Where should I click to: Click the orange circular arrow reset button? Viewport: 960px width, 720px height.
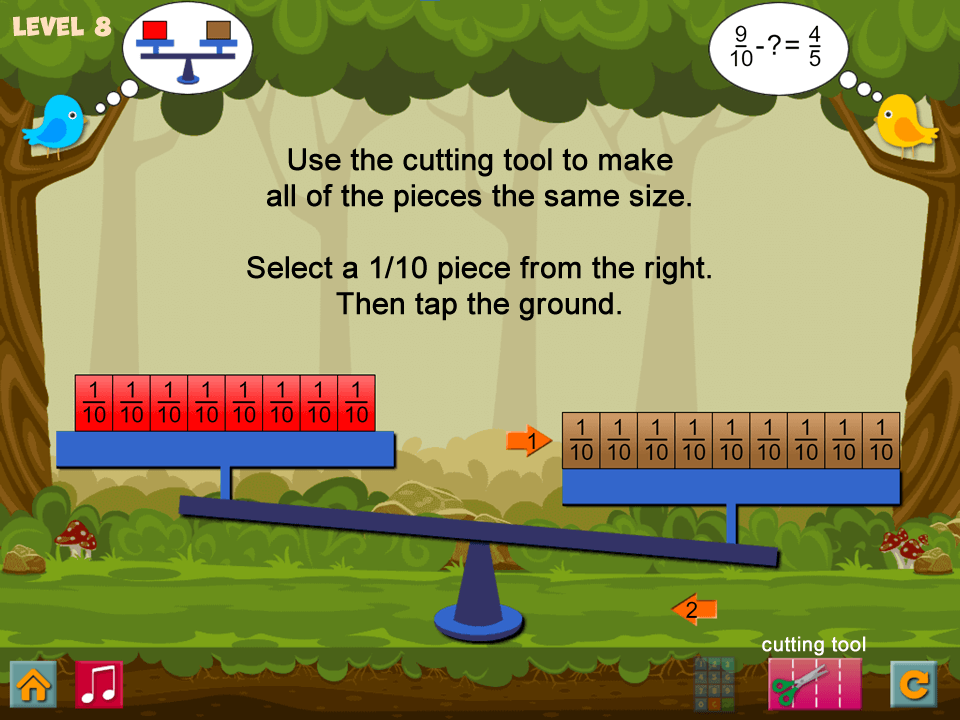click(x=914, y=684)
